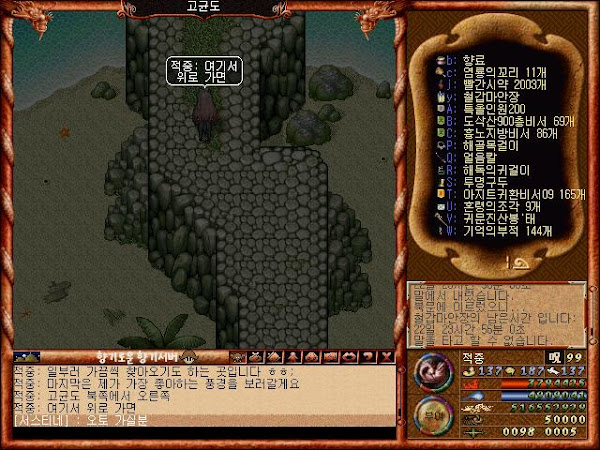
Task: Select the 향료 item row
Action: click(470, 60)
